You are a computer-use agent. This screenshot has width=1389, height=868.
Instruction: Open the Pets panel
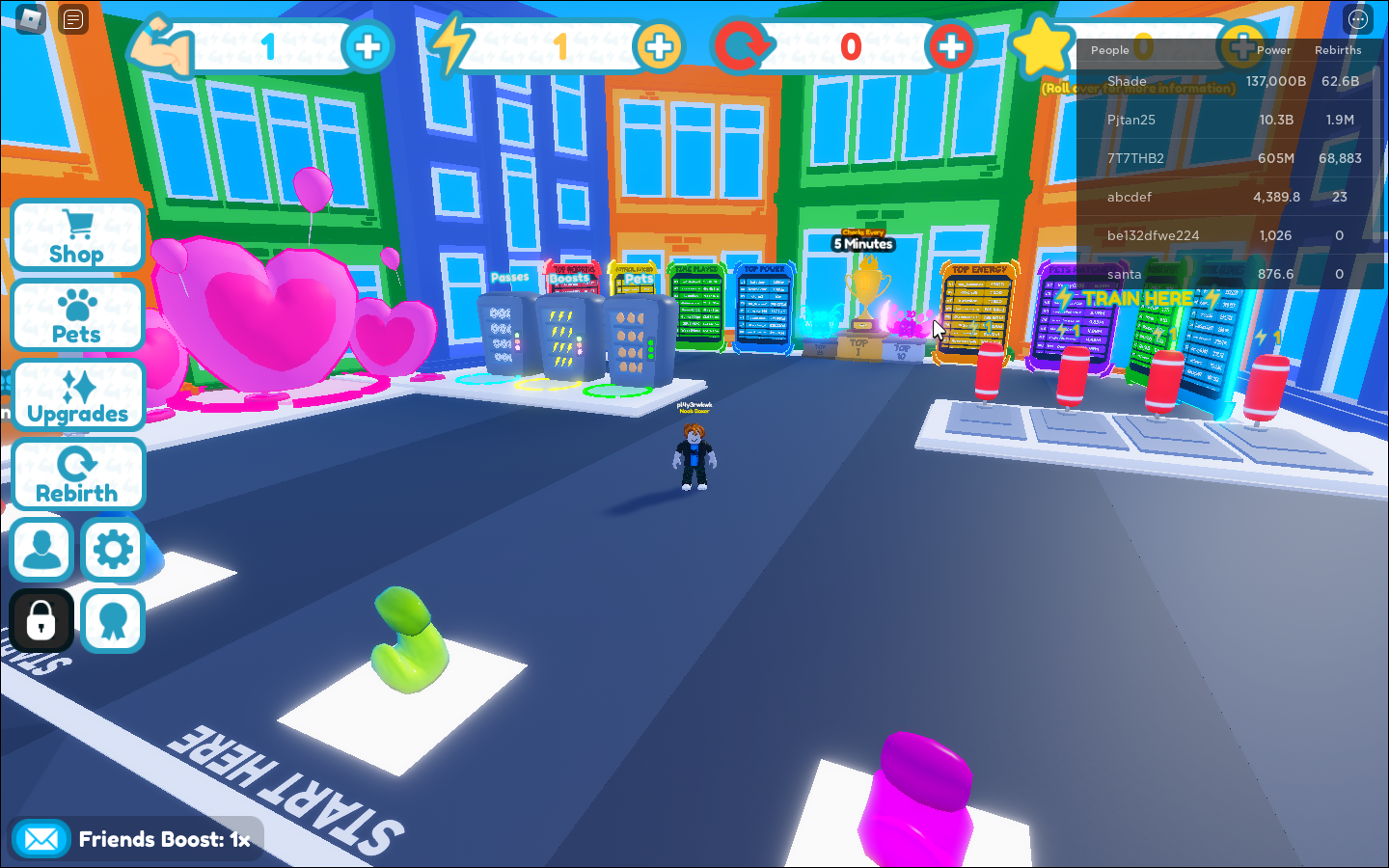pyautogui.click(x=76, y=314)
